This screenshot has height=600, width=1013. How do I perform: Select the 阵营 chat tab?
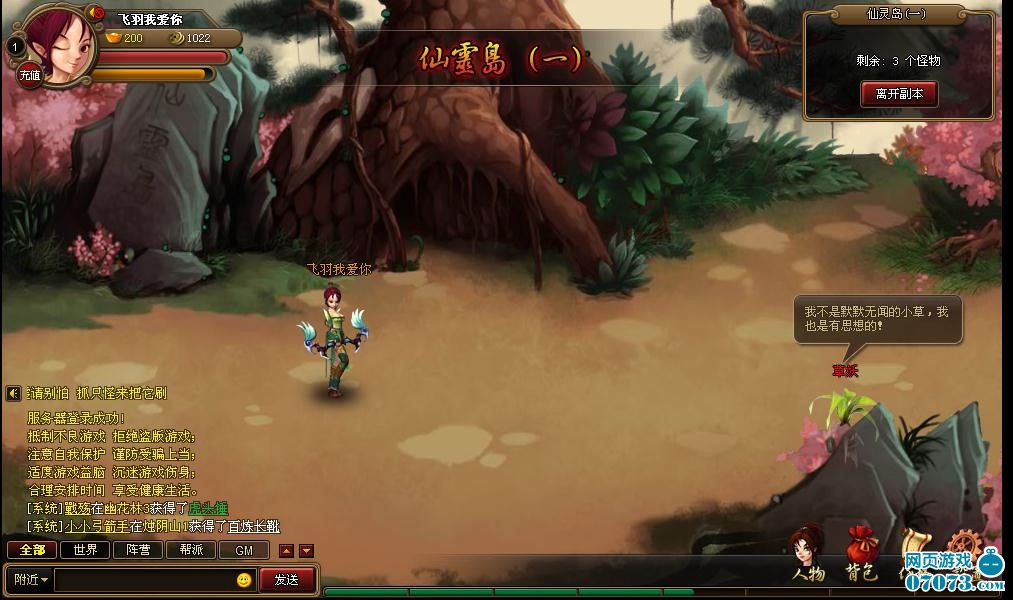pyautogui.click(x=138, y=550)
